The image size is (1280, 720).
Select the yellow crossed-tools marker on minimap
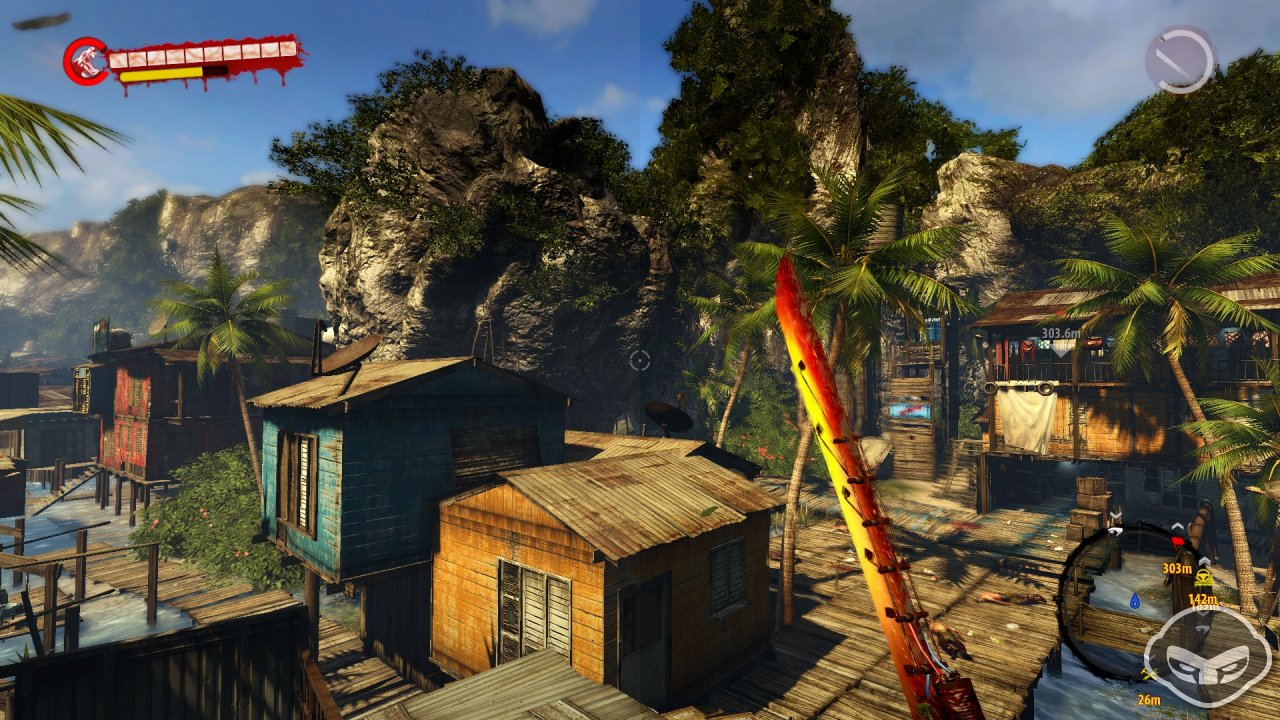coord(1149,675)
